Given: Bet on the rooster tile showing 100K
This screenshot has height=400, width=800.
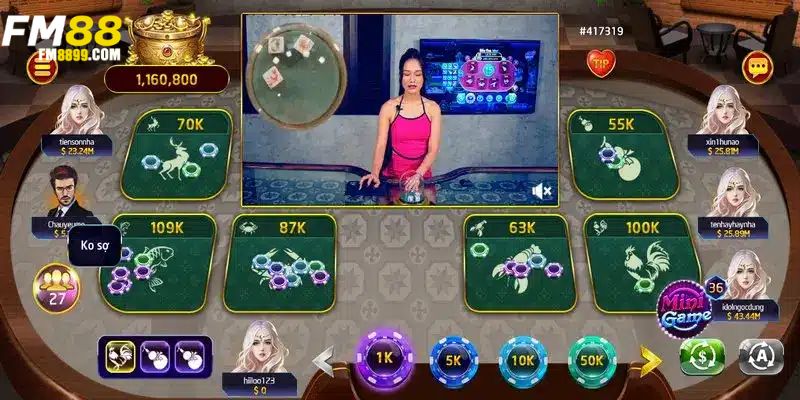Looking at the screenshot, I should [638, 262].
